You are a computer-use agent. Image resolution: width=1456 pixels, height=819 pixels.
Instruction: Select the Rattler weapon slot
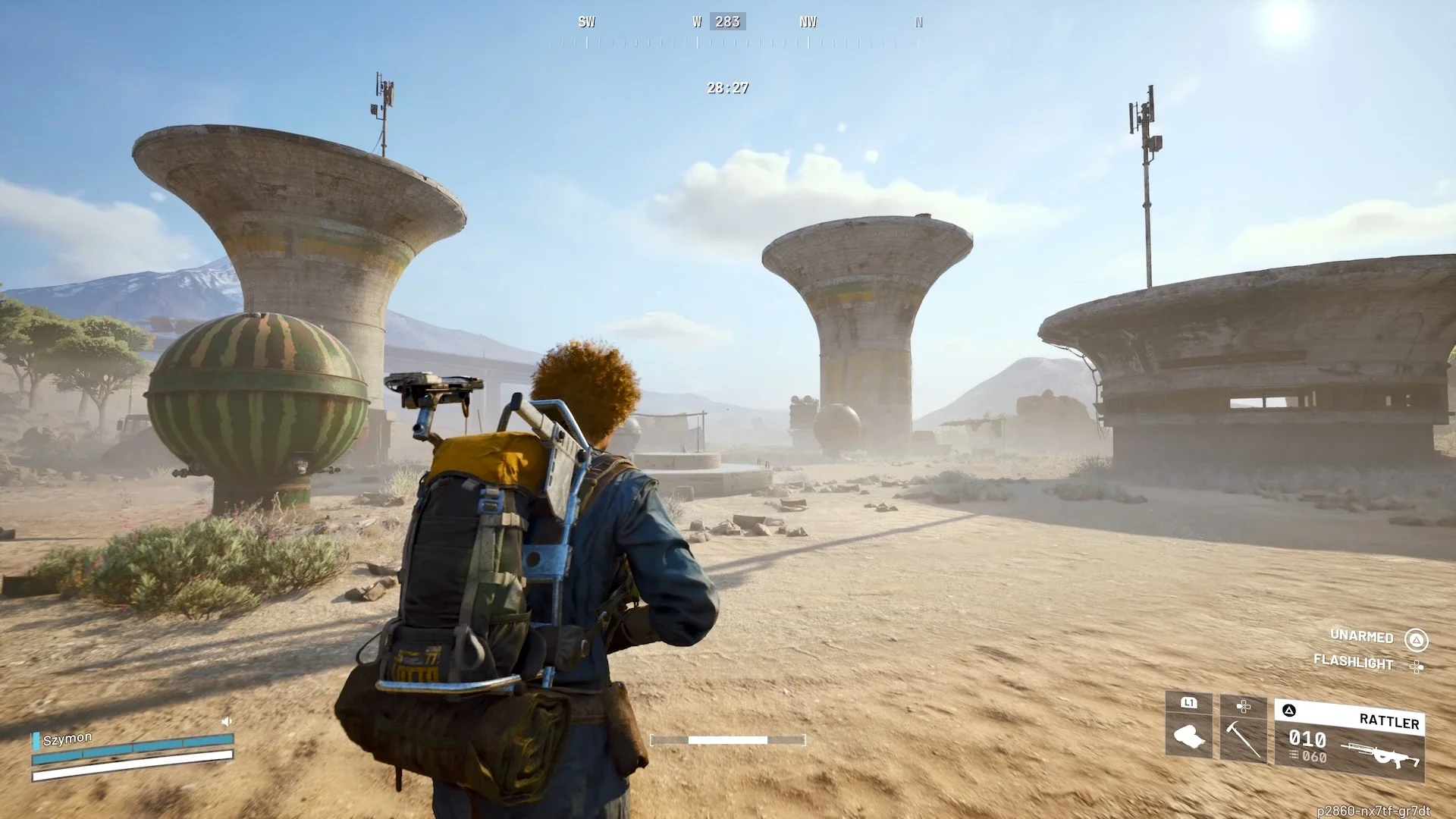pyautogui.click(x=1350, y=740)
